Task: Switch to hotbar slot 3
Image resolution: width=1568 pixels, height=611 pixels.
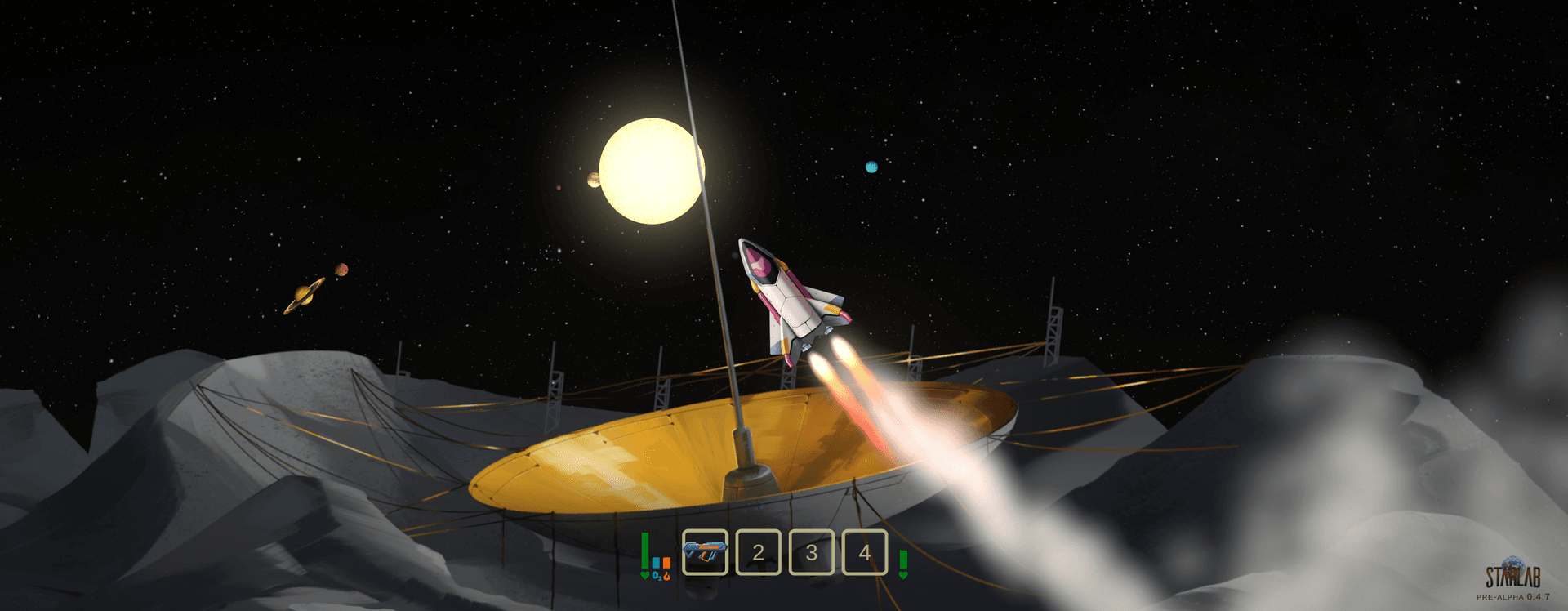Action: point(811,552)
